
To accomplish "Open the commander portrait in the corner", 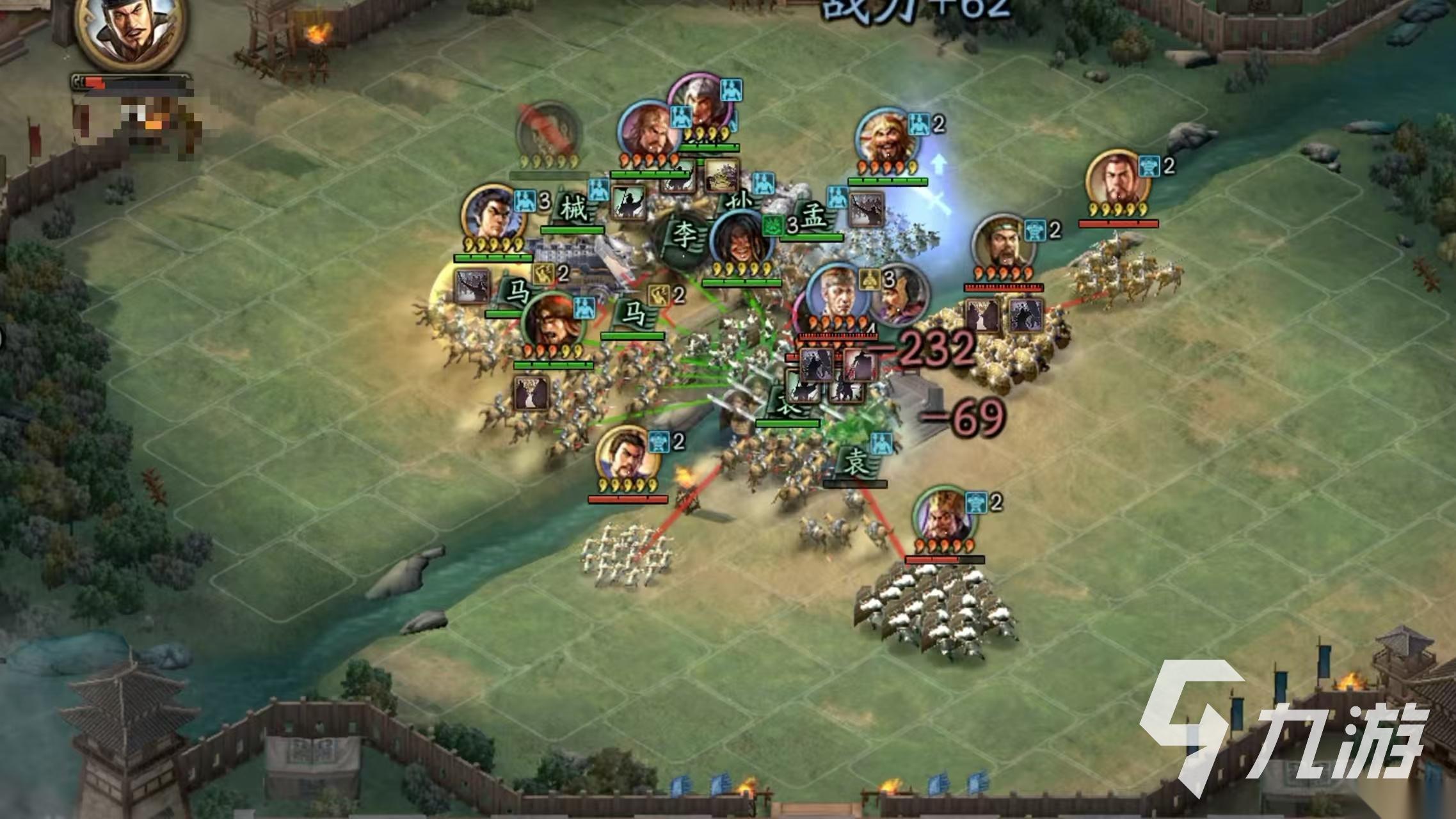I will point(132,32).
